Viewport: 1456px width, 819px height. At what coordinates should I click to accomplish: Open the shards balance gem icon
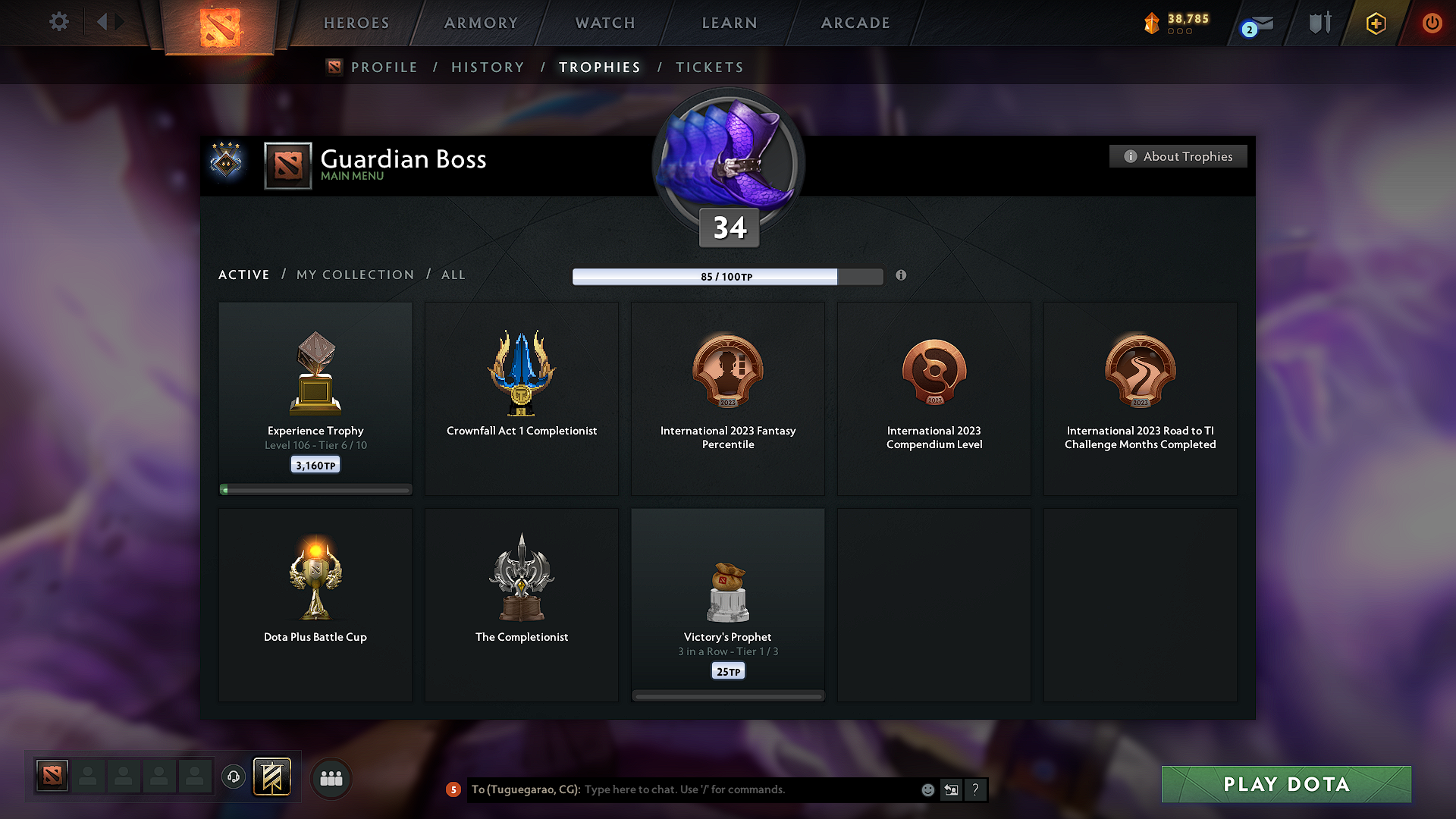tap(1154, 24)
